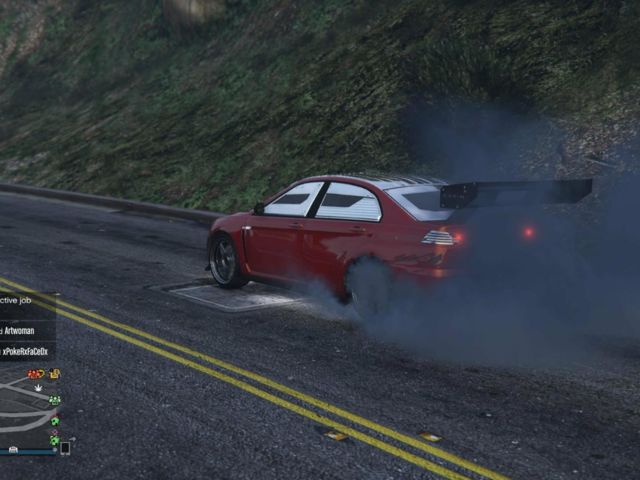
Task: Open the phone icon beside the minimap
Action: [x=65, y=448]
